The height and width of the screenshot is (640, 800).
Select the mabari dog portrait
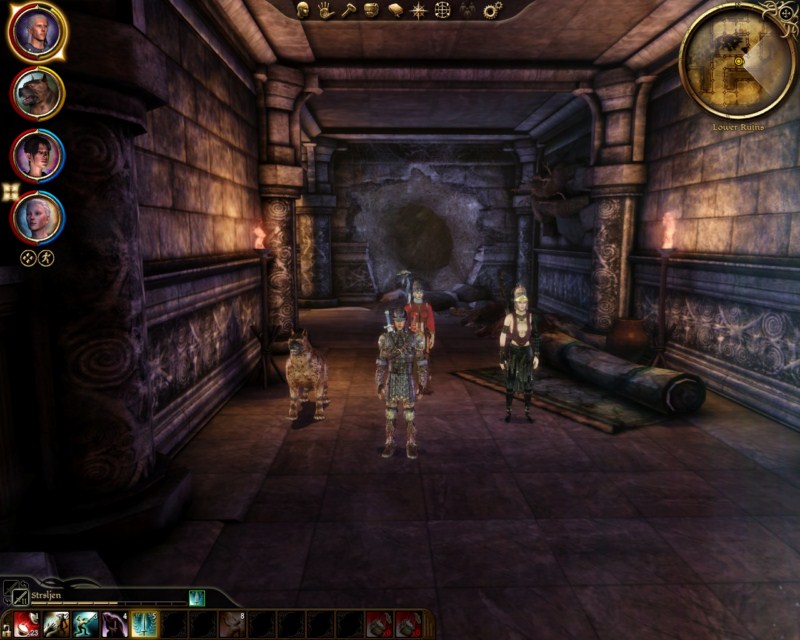point(38,93)
